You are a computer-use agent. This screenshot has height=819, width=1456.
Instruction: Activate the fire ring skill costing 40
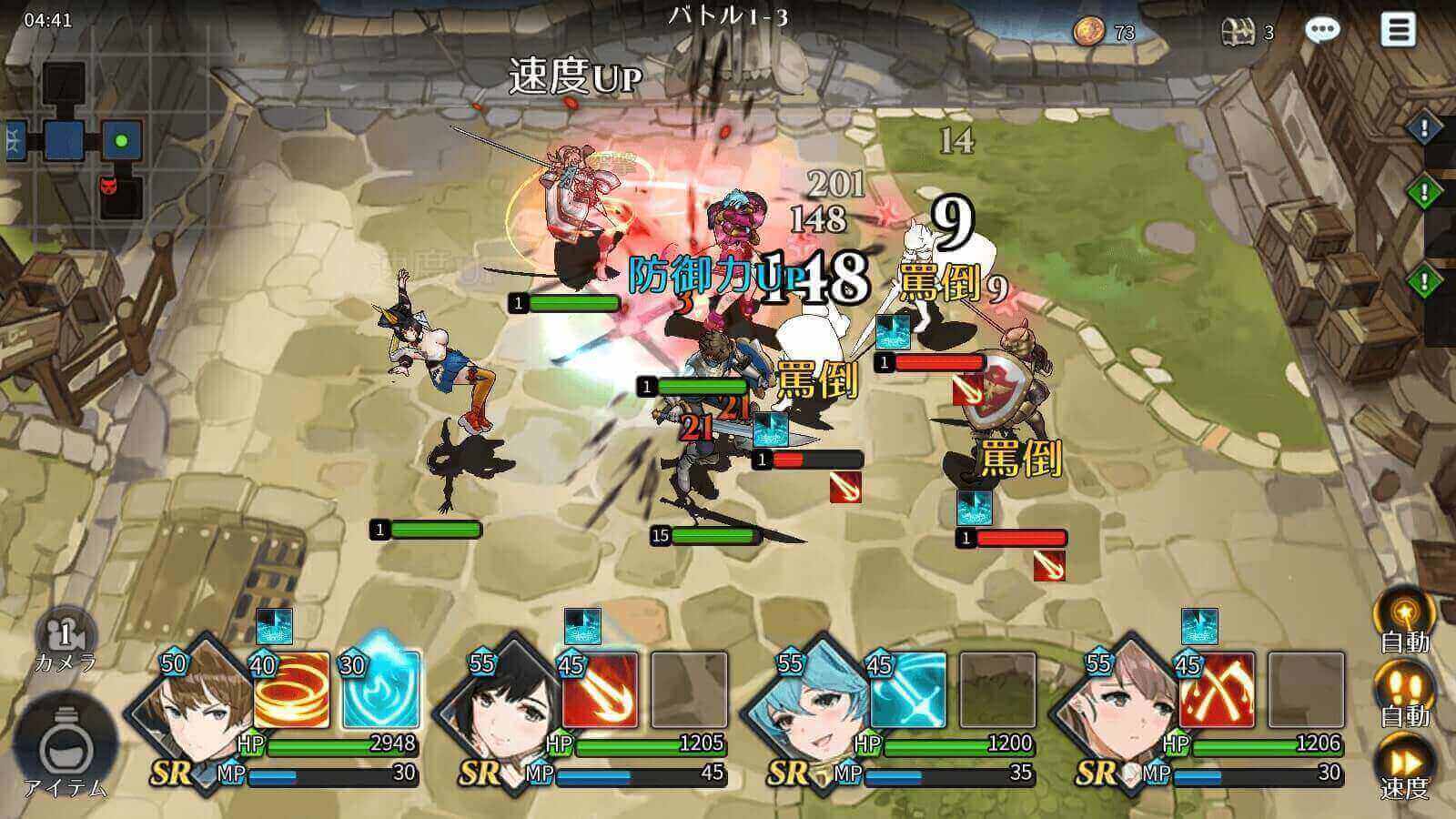pos(291,689)
